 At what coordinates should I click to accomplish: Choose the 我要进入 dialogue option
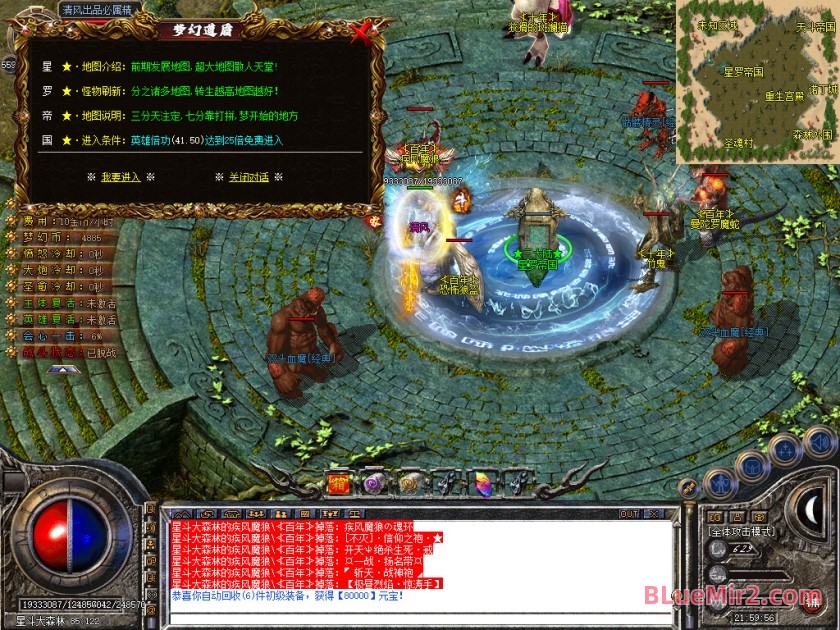click(x=120, y=177)
